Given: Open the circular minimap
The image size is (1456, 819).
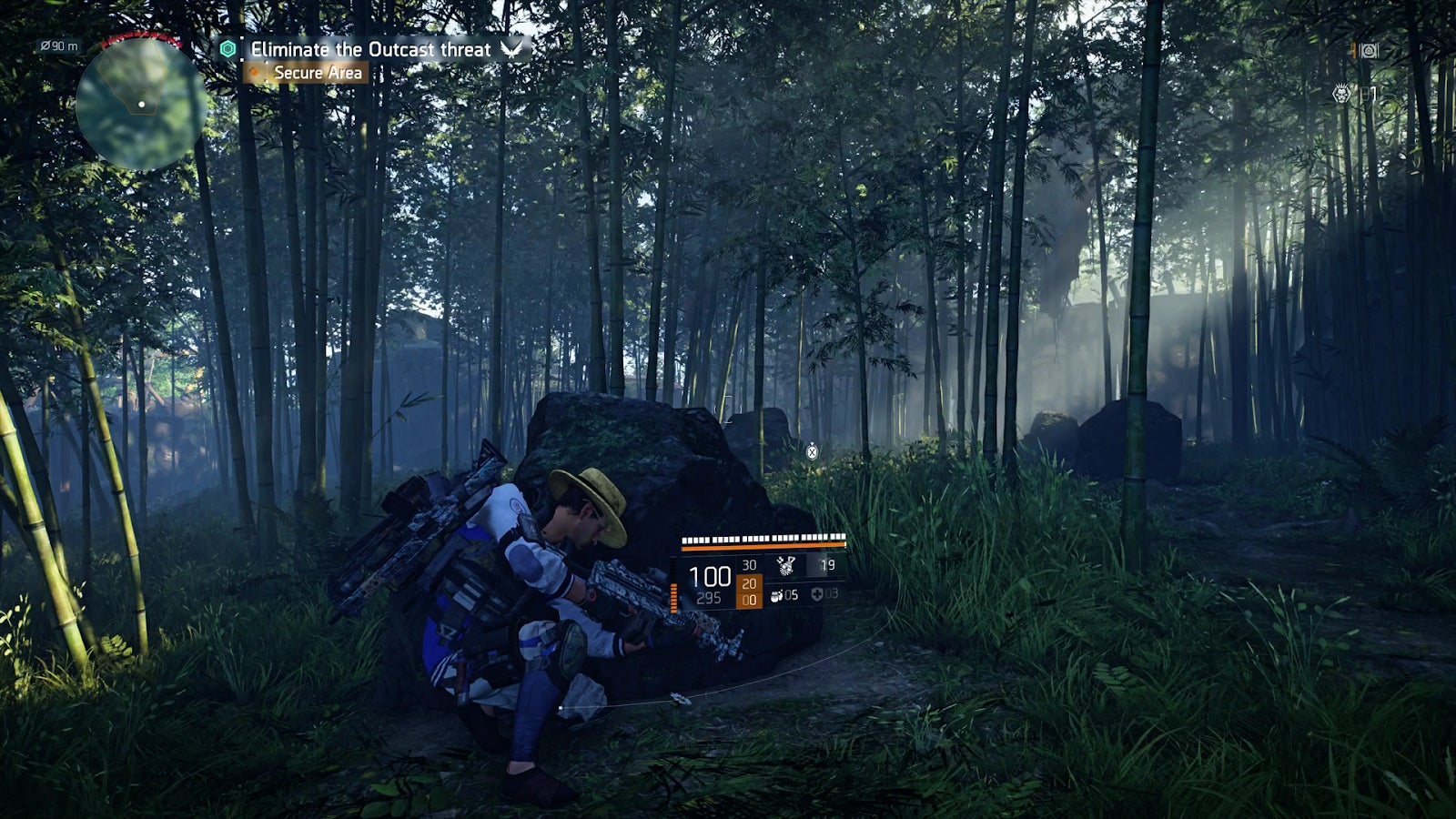Looking at the screenshot, I should click(x=140, y=103).
